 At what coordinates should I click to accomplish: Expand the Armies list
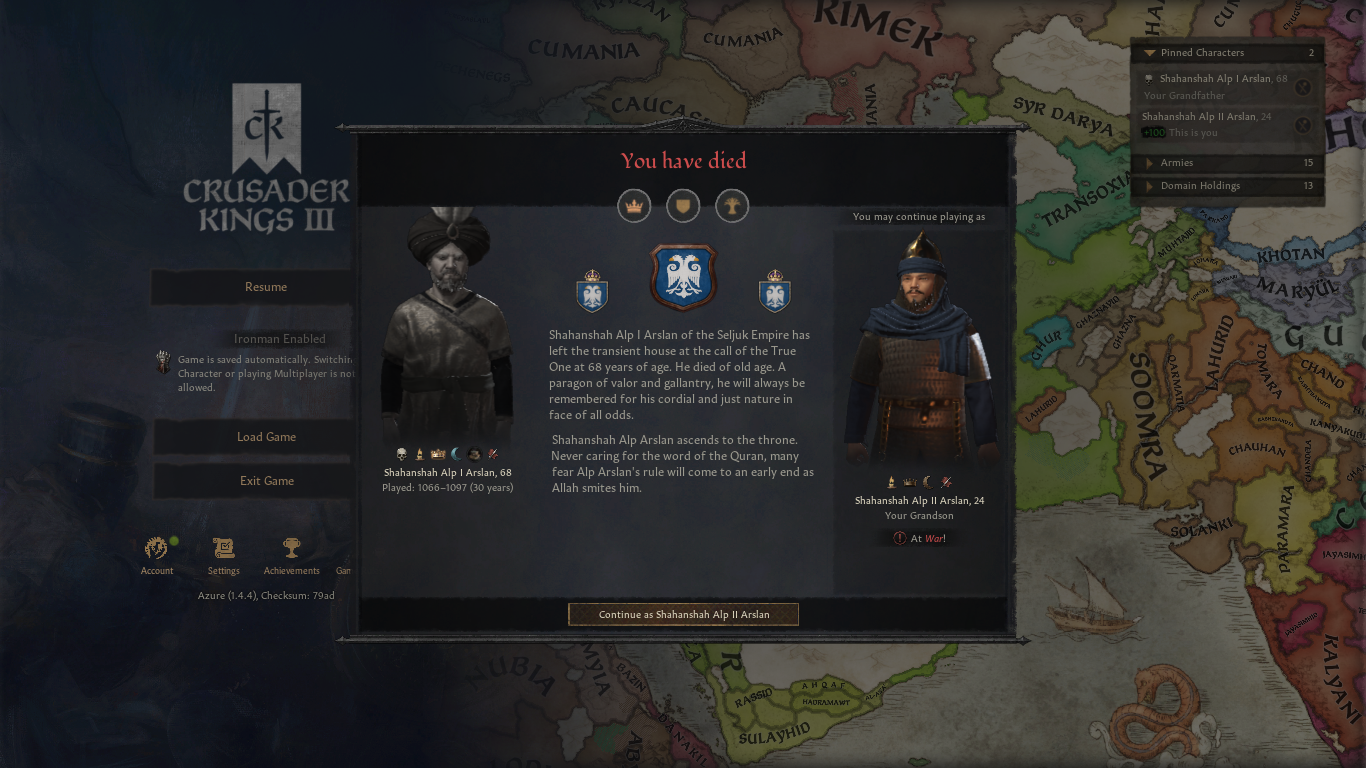coord(1150,162)
